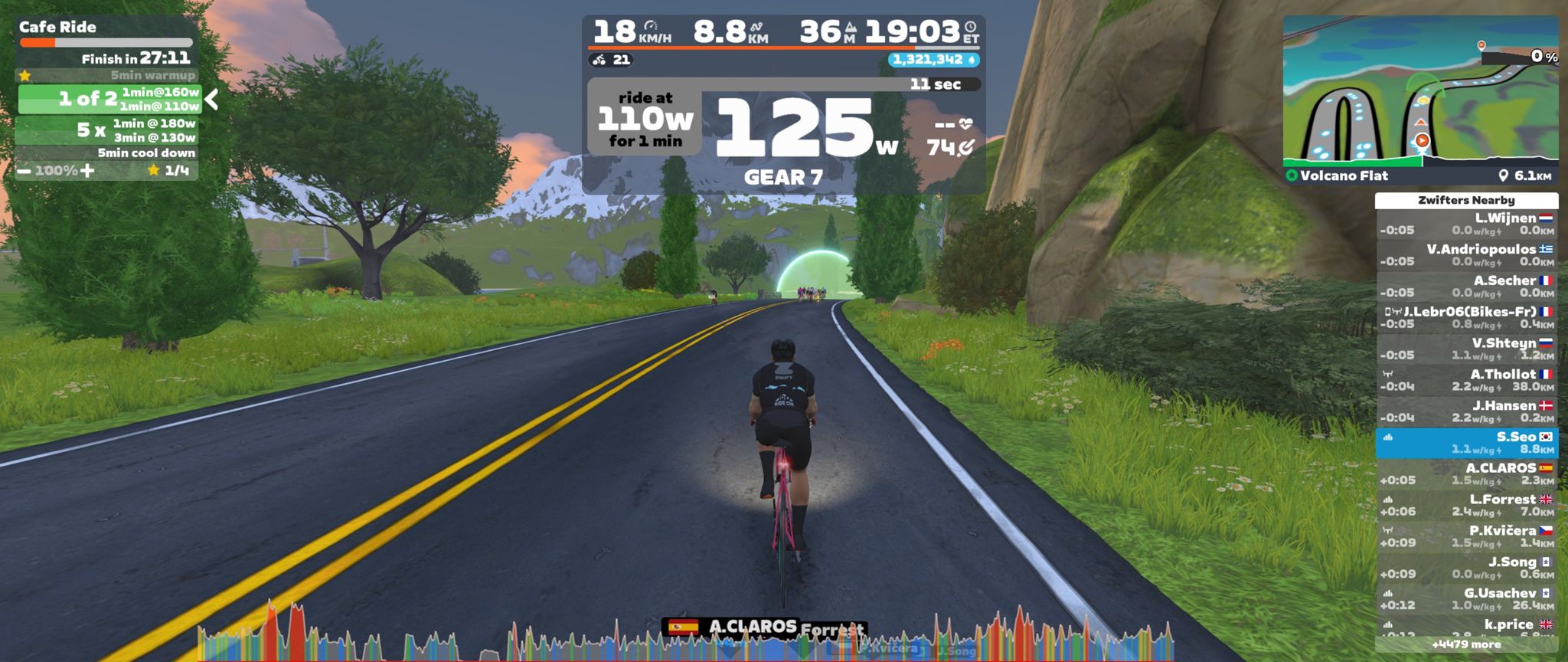Select V.Andriopoulos in the nearby riders list
This screenshot has height=662, width=1568.
(x=1466, y=255)
